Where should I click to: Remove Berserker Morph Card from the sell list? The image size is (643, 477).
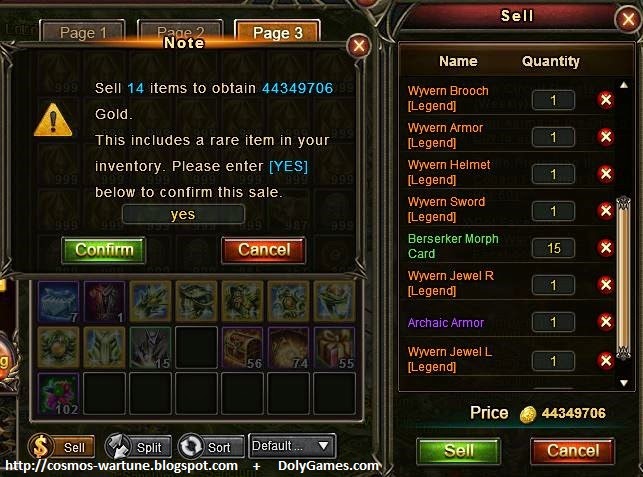(605, 247)
